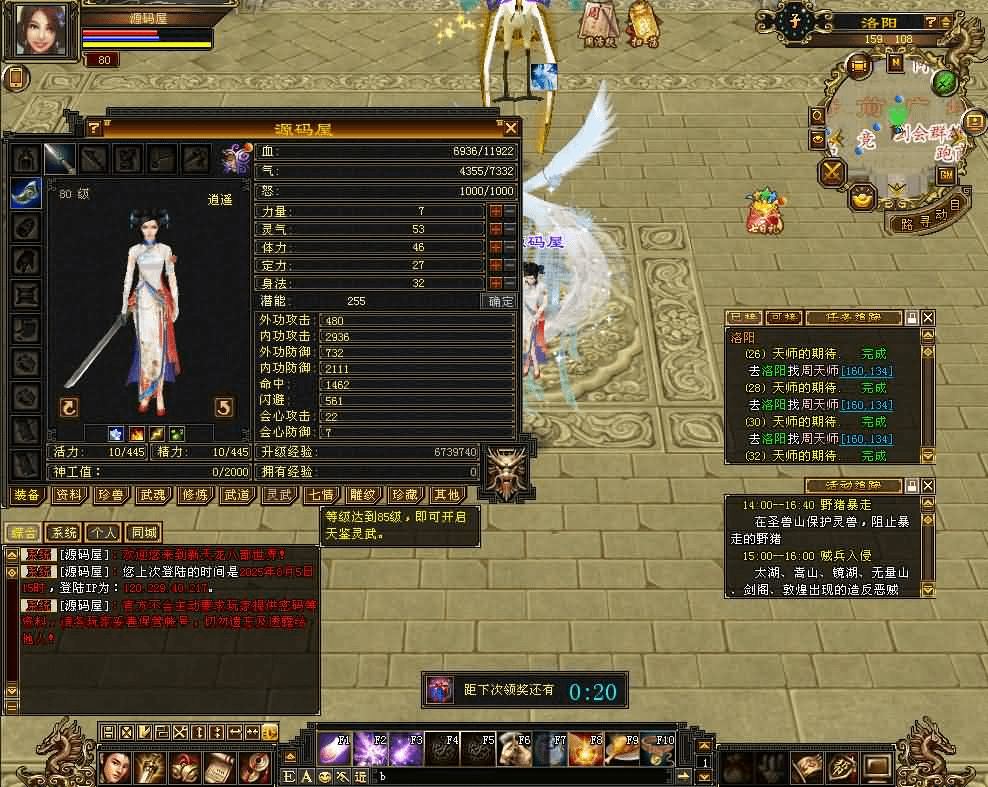The image size is (988, 787).
Task: Select the 武魂 tab
Action: pyautogui.click(x=153, y=495)
